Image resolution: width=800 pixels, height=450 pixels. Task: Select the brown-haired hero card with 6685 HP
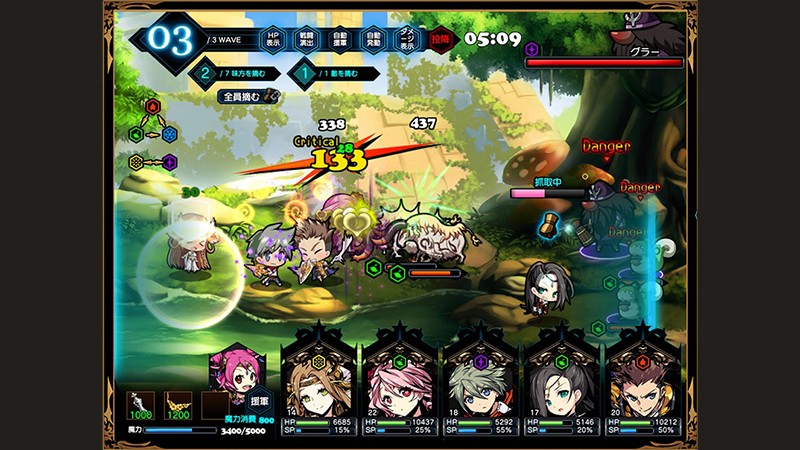(319, 380)
